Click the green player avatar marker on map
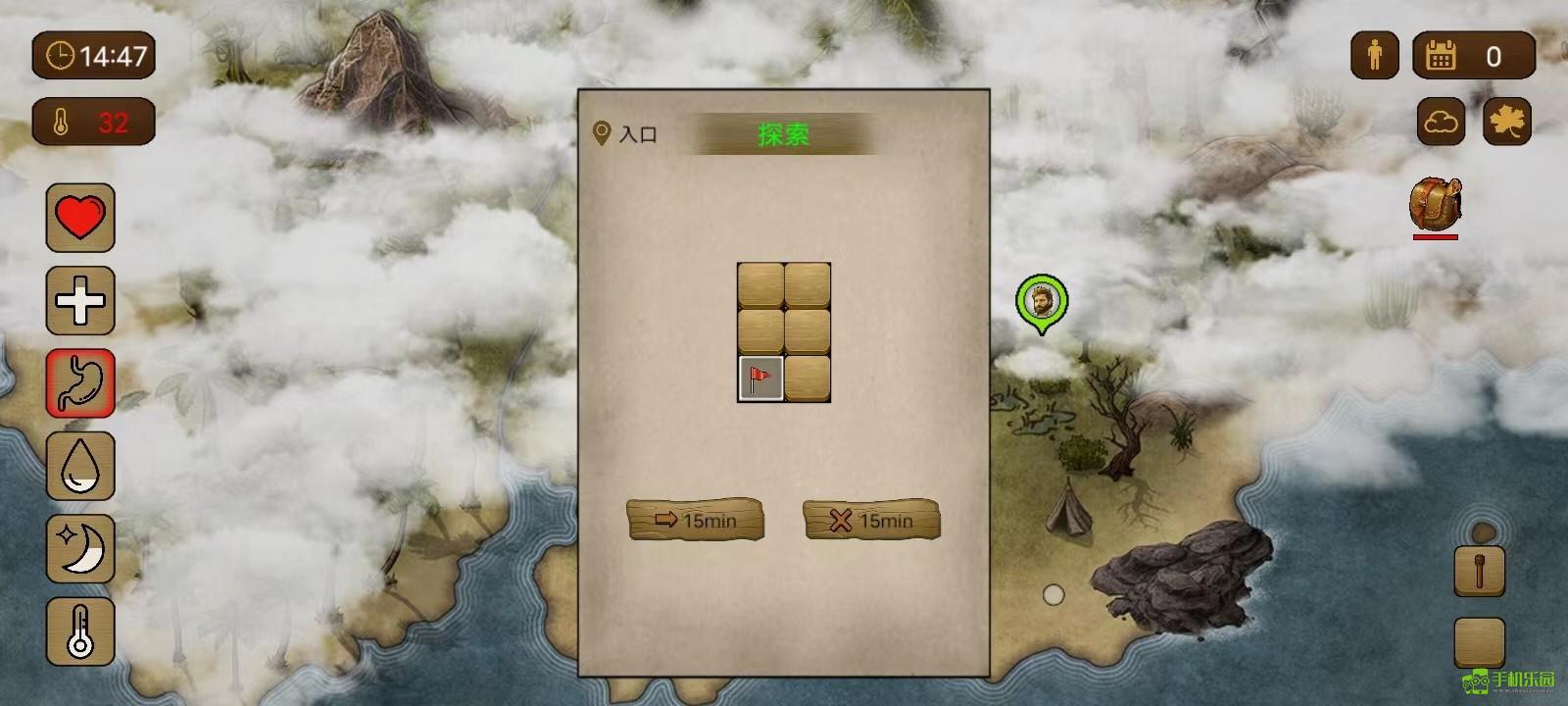The height and width of the screenshot is (706, 1568). (1041, 302)
